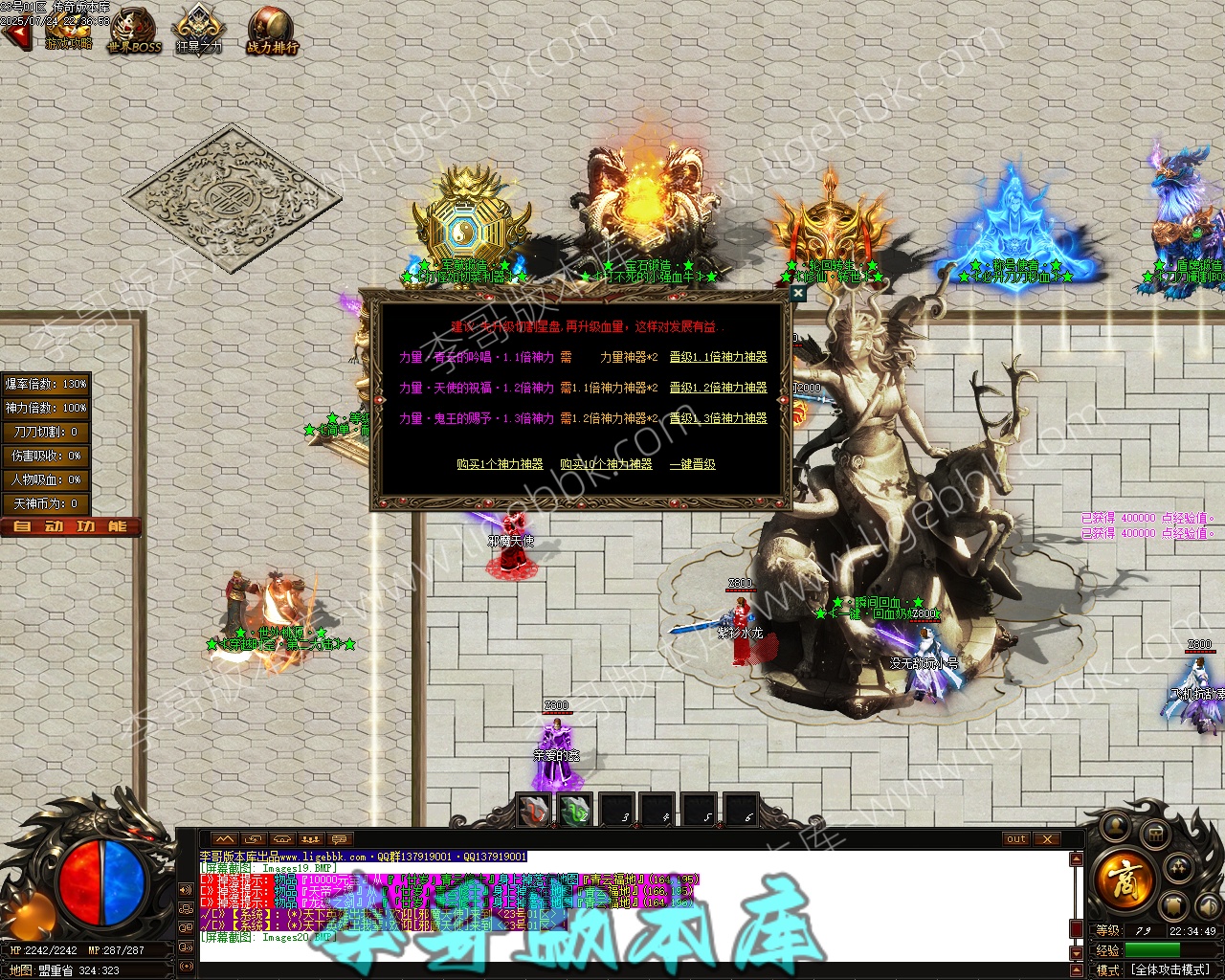Show the 战力排行 power ranking
Screen dimensions: 1225x980
(x=272, y=30)
